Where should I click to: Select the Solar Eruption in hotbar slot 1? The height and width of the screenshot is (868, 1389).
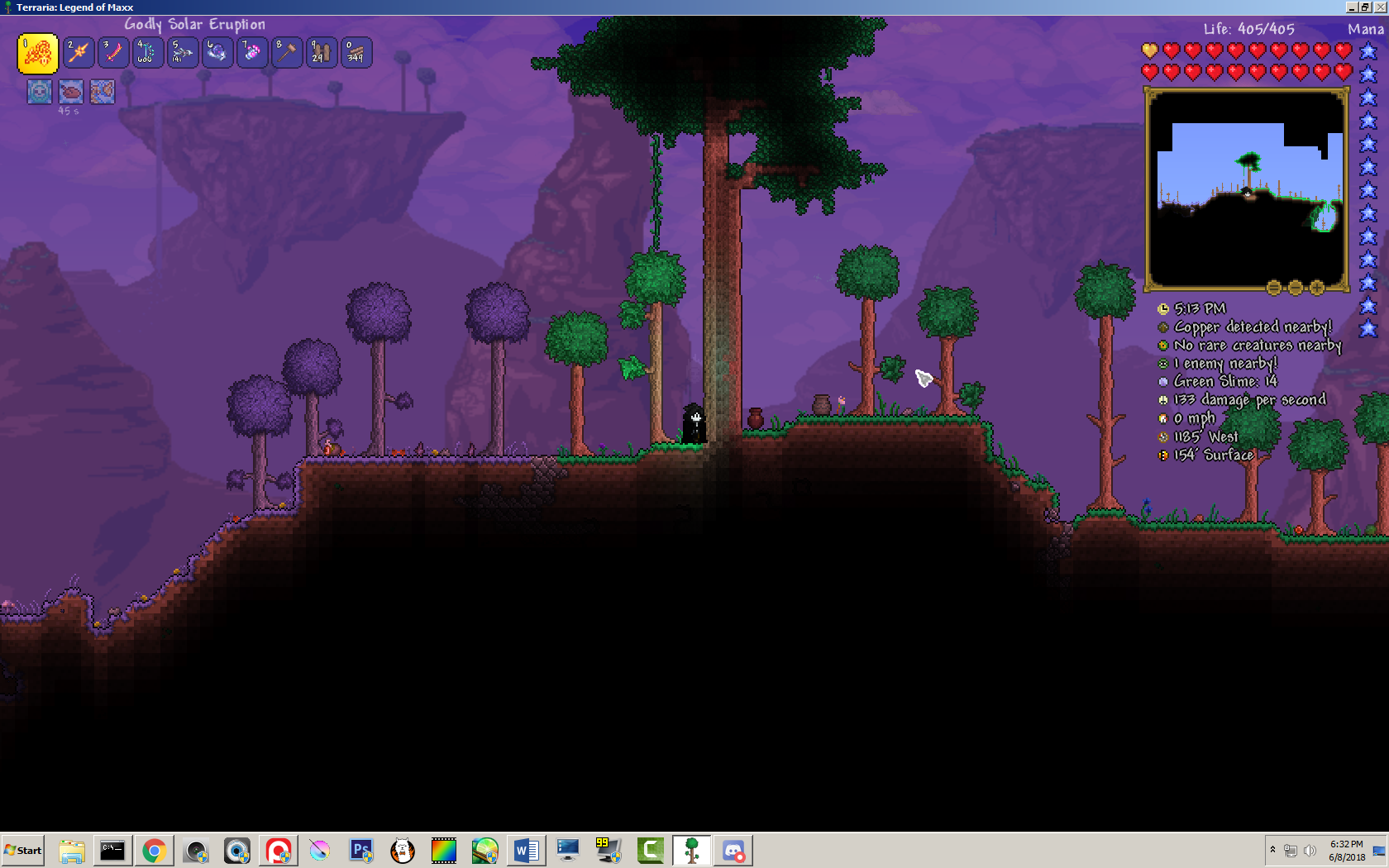[37, 52]
